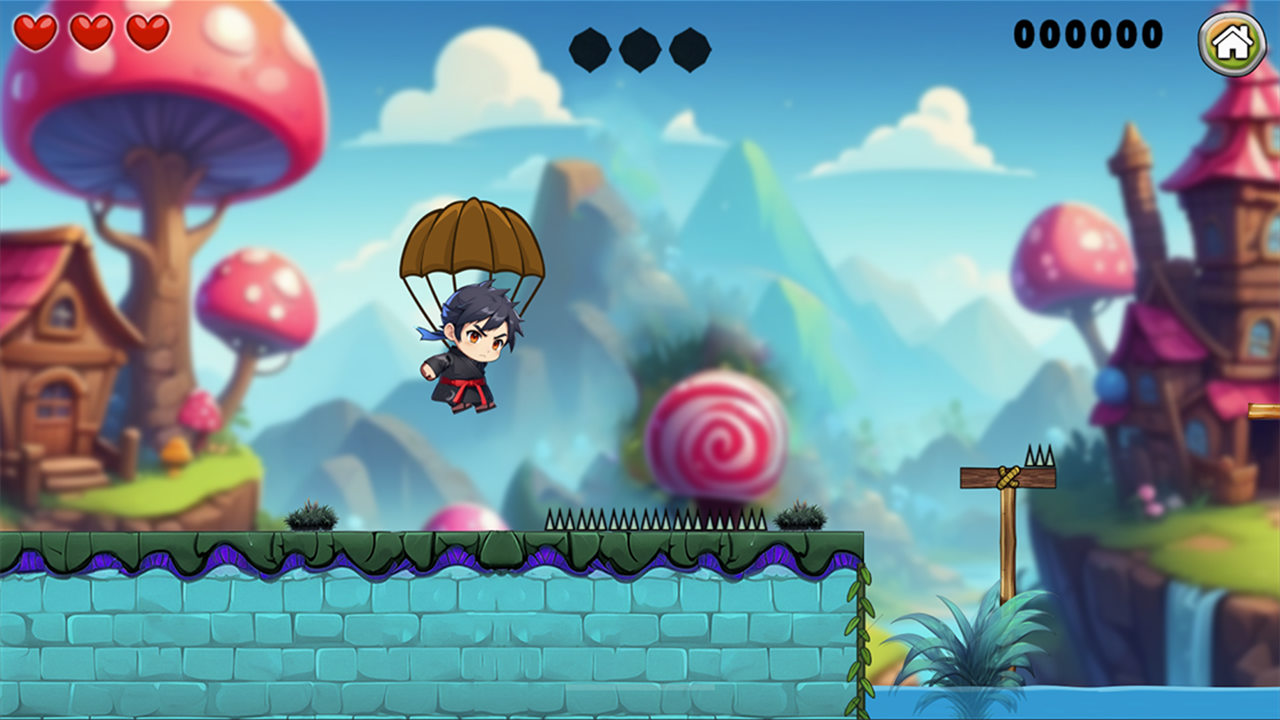This screenshot has height=720, width=1280.
Task: Open the home menu button
Action: 1232,43
